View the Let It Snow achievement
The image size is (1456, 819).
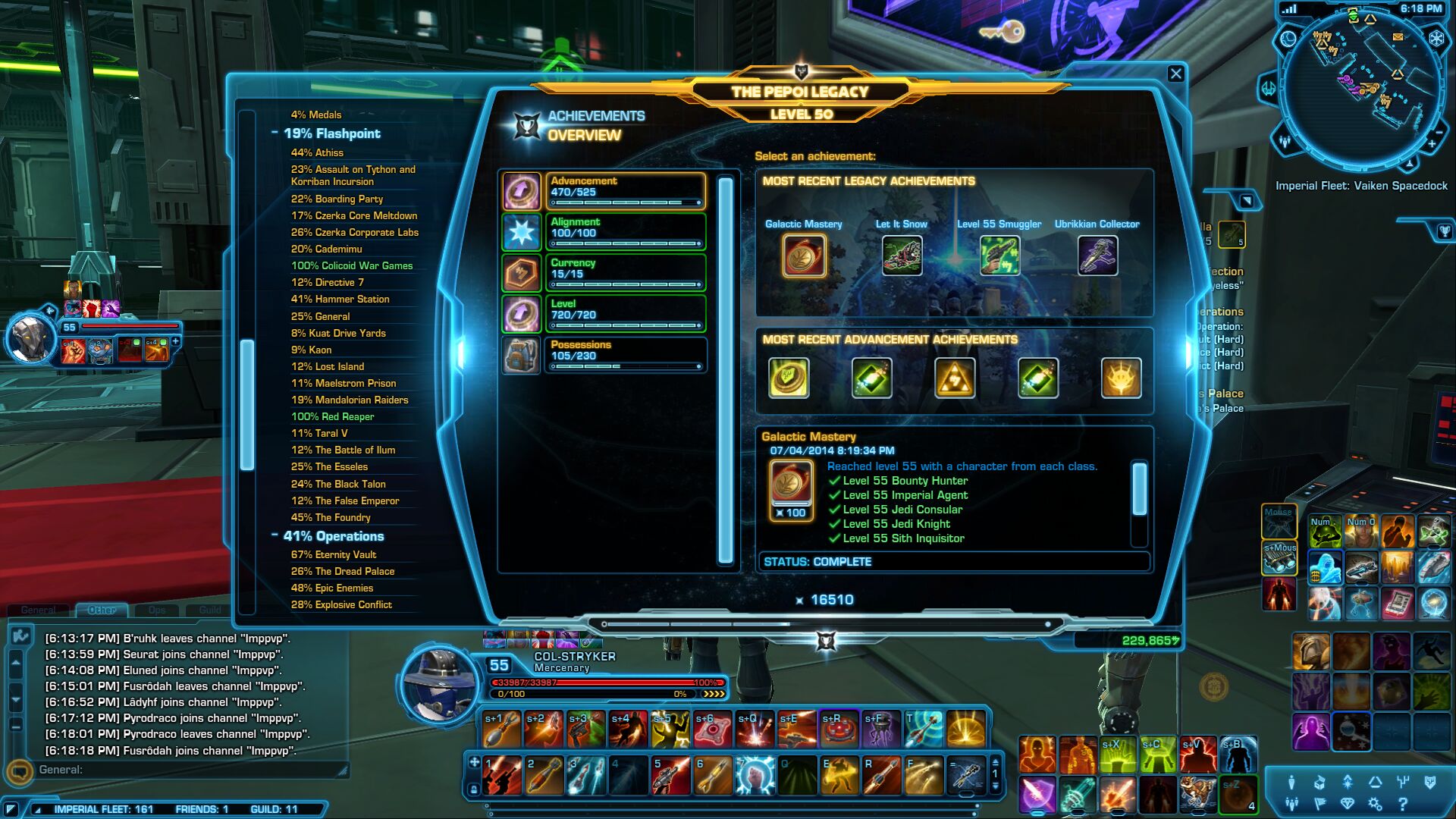click(902, 256)
